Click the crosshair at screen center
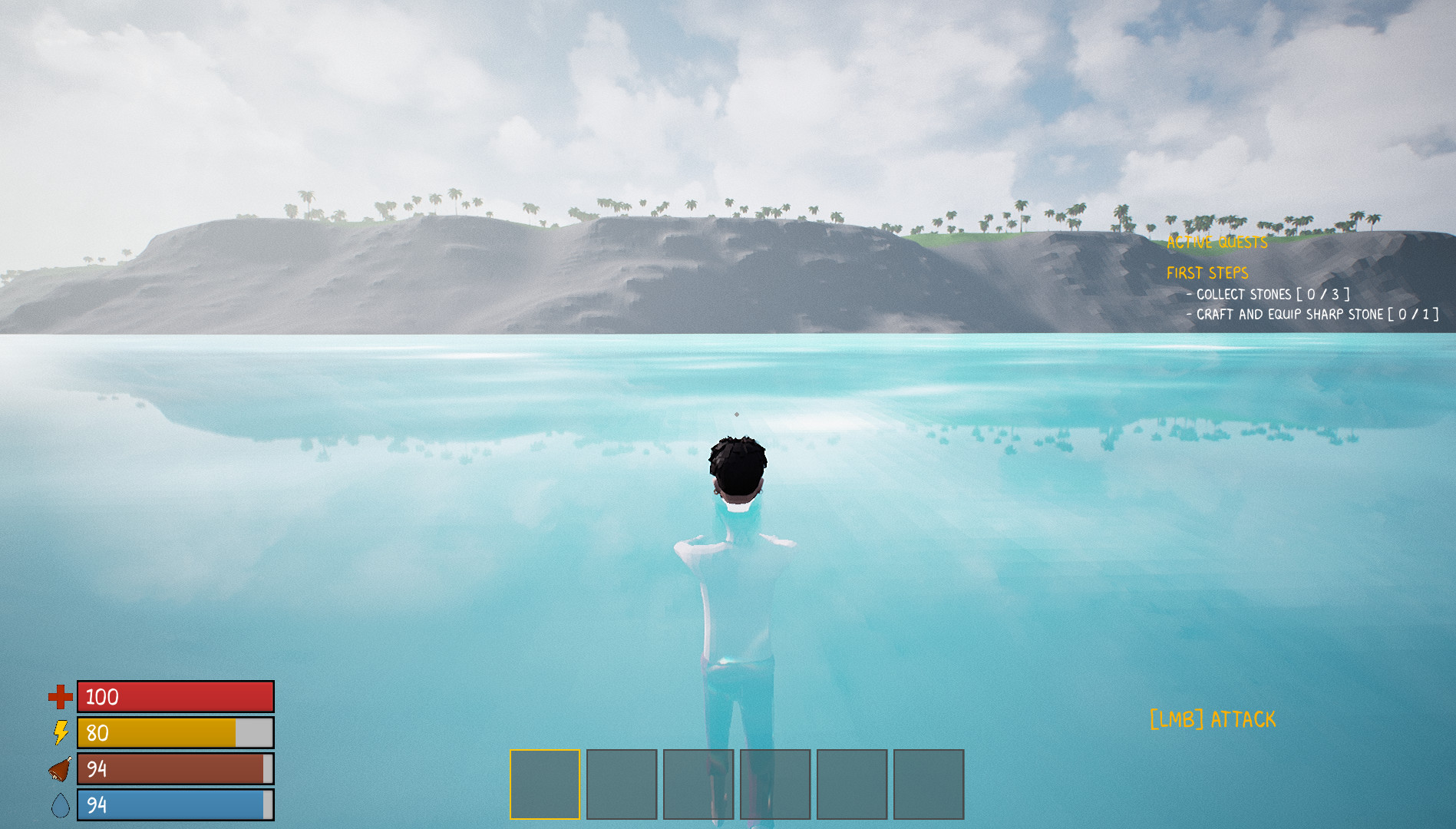The width and height of the screenshot is (1456, 829). pyautogui.click(x=735, y=413)
